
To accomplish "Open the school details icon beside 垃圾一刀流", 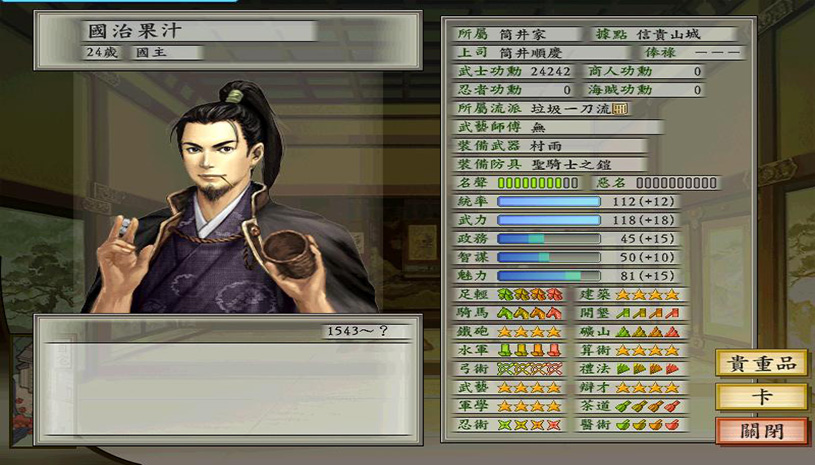I will [x=620, y=108].
